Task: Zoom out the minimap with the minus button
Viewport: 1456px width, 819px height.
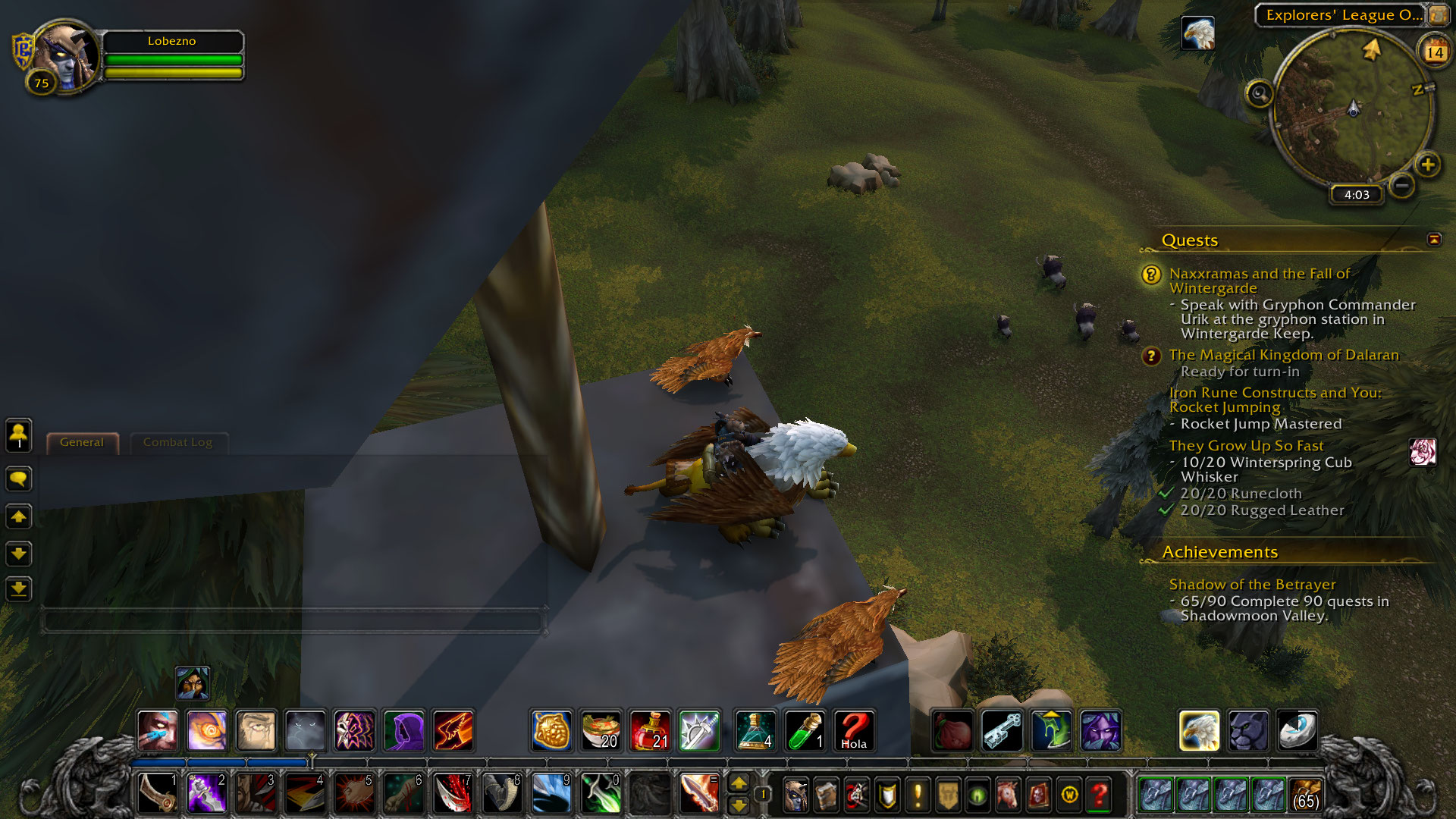Action: (x=1402, y=185)
